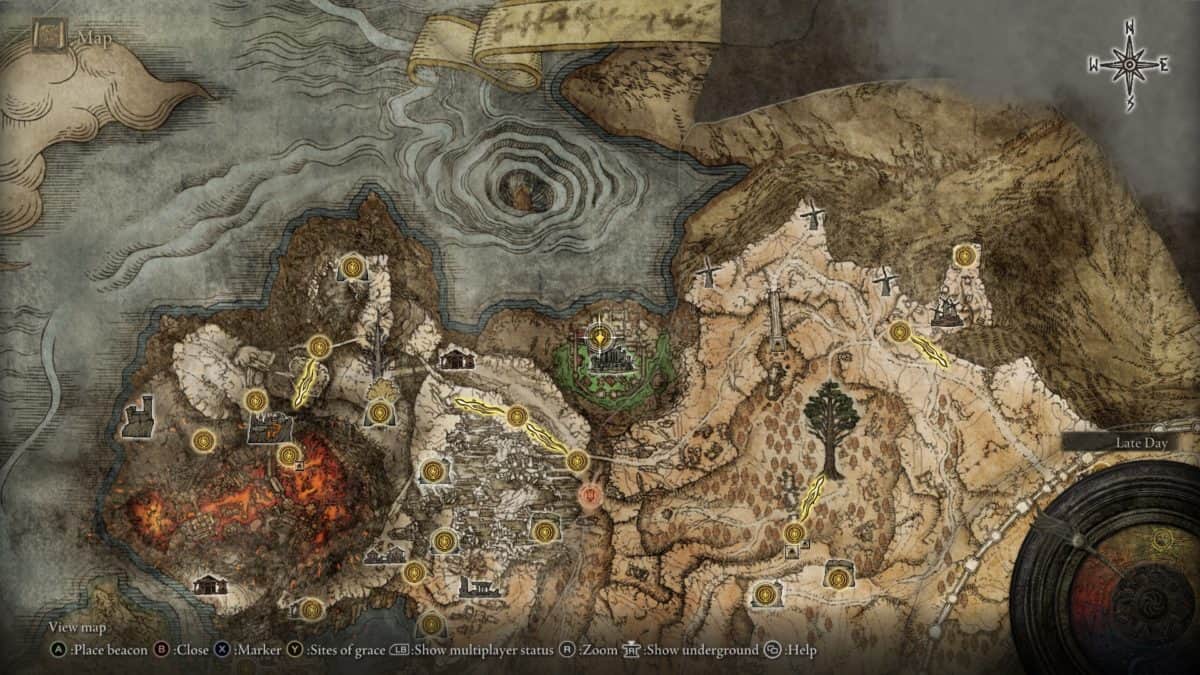The width and height of the screenshot is (1200, 675).
Task: Click the red player location marker
Action: pyautogui.click(x=592, y=495)
